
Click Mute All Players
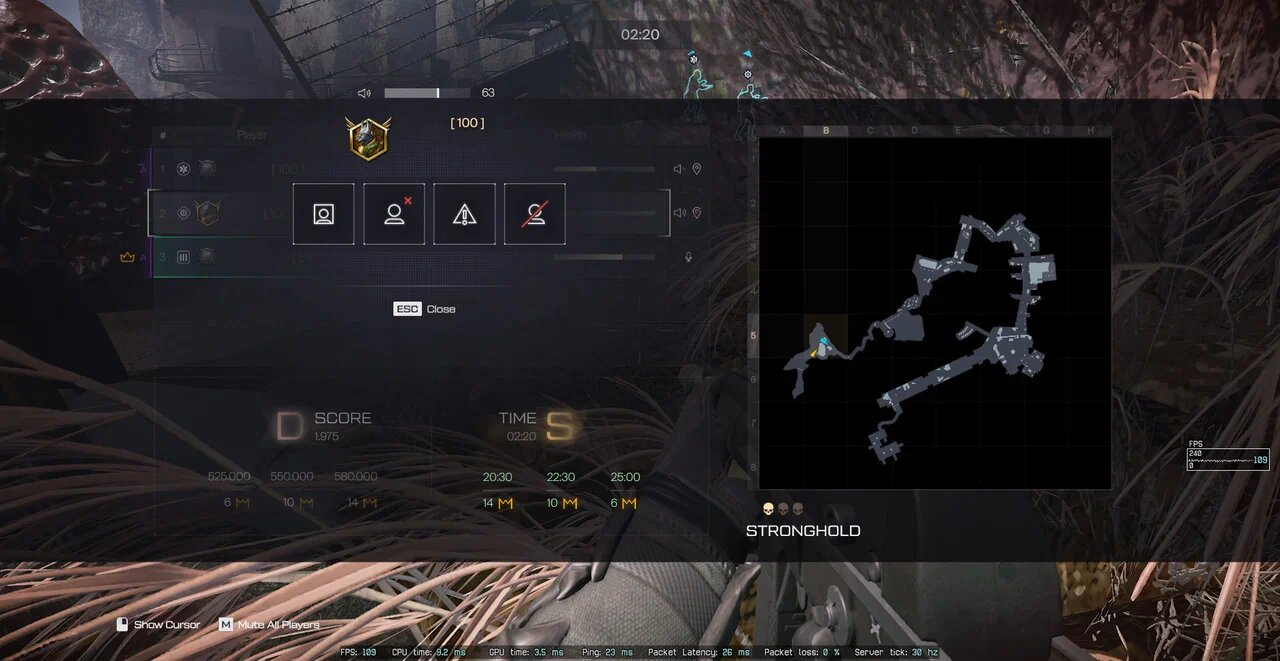click(269, 625)
